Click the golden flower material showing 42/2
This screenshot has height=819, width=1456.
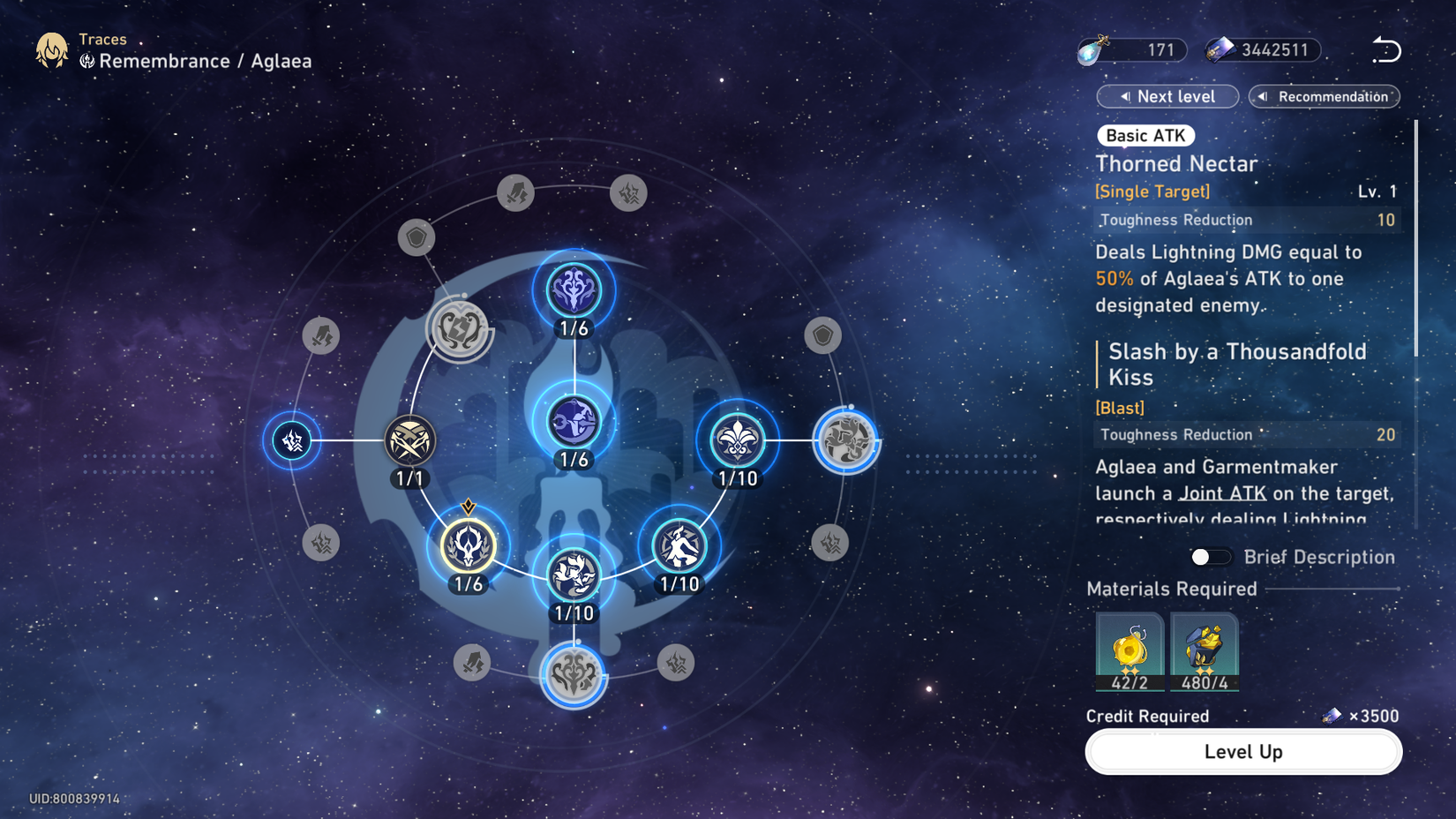[1130, 651]
